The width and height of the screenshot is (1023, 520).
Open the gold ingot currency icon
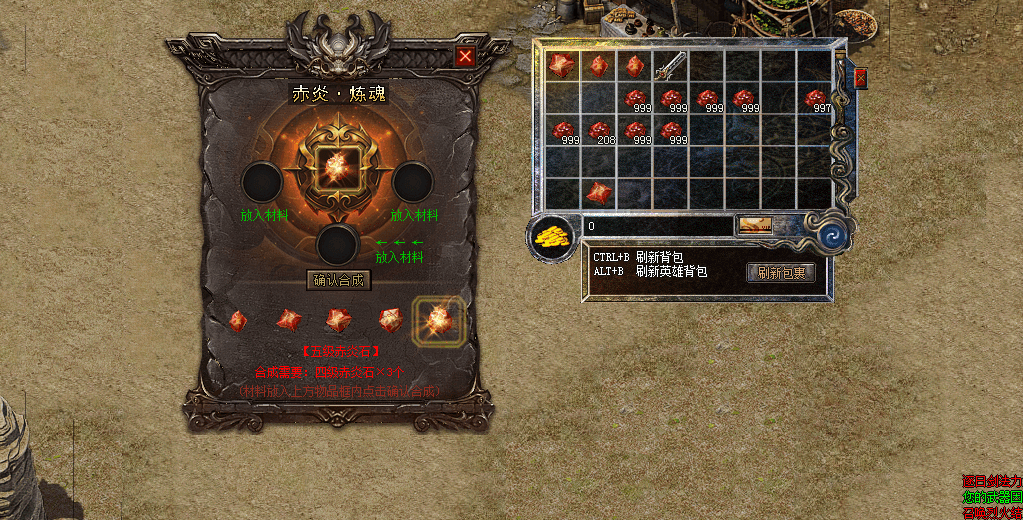pos(550,237)
